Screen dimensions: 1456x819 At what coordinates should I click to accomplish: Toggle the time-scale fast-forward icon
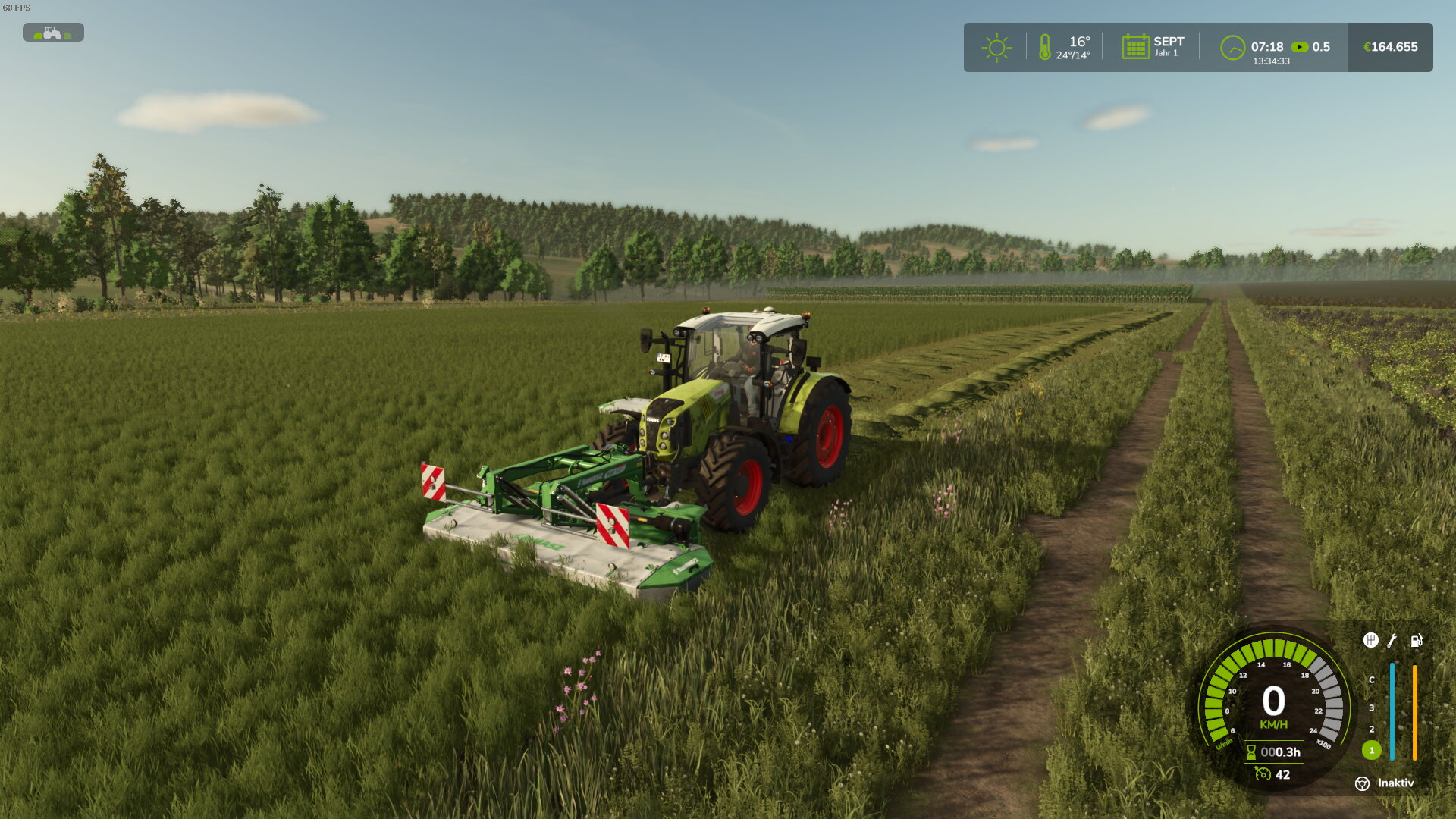[1300, 47]
